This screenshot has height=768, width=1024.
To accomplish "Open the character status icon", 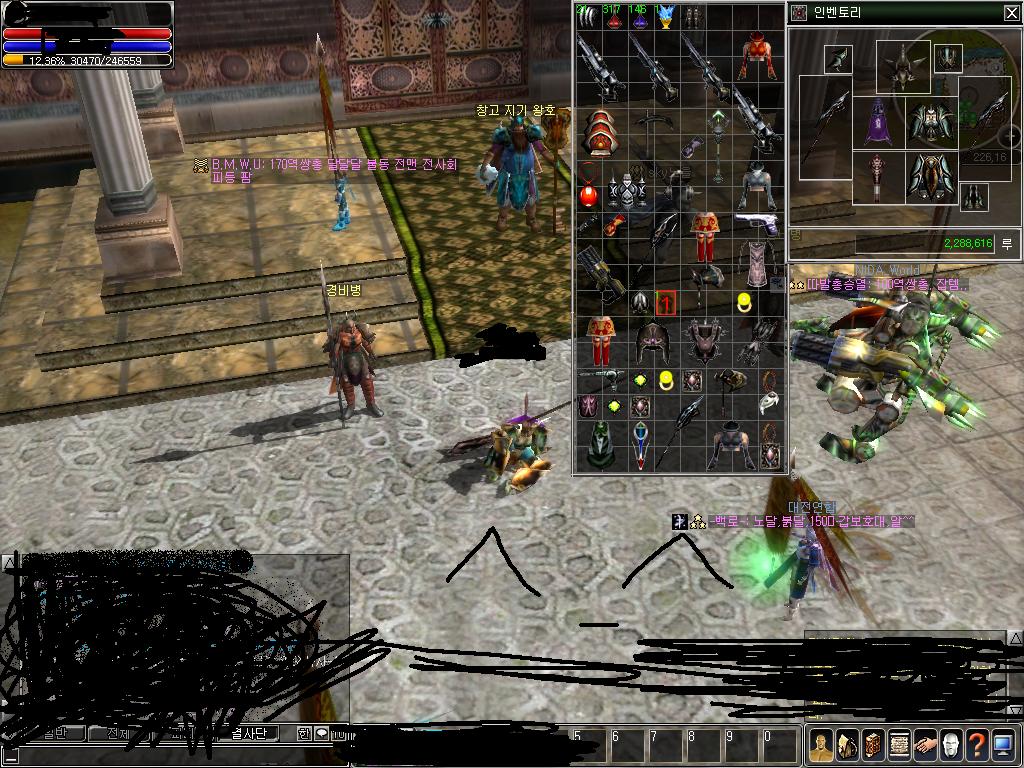I will coord(821,745).
